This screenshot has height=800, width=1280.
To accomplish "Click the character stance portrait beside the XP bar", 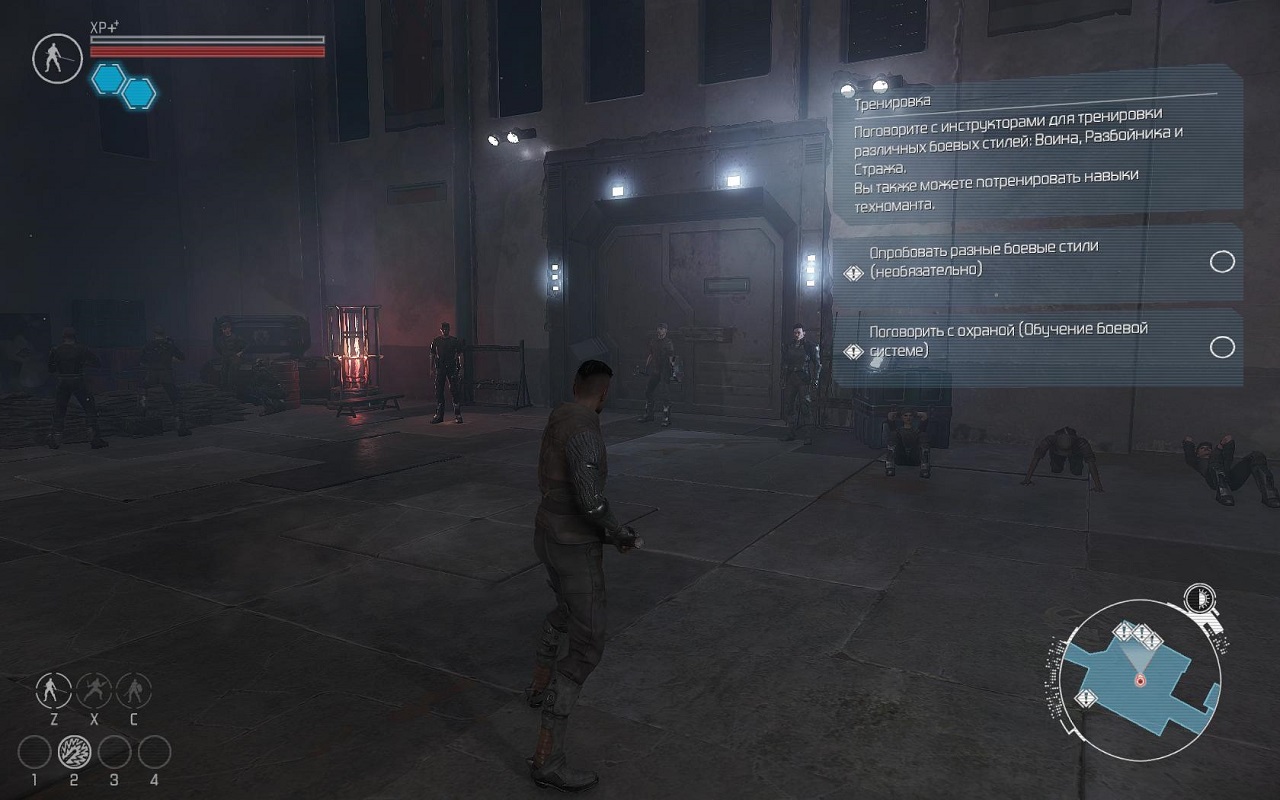I will pyautogui.click(x=56, y=58).
